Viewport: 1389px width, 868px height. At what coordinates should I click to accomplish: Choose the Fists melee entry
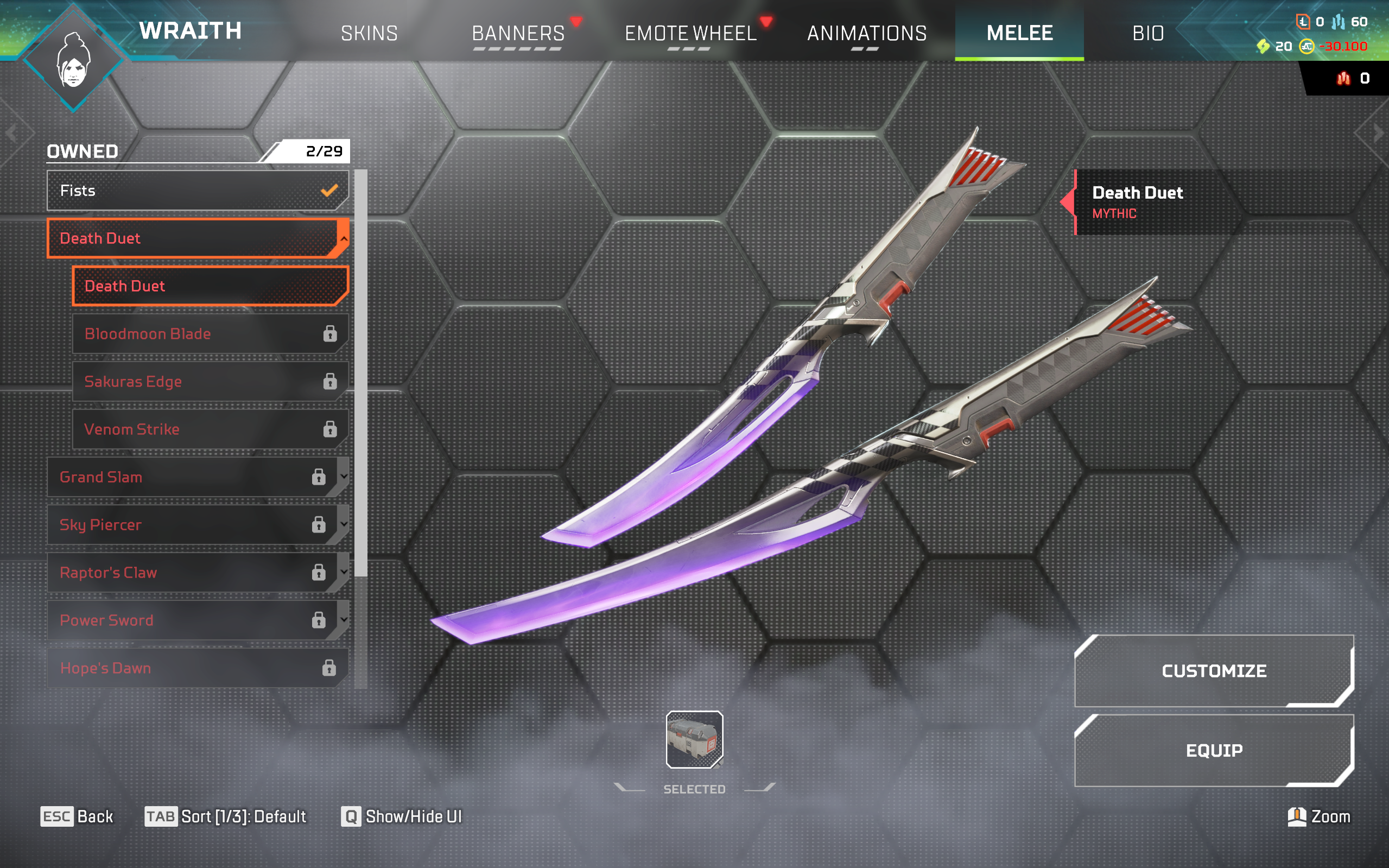pos(197,191)
